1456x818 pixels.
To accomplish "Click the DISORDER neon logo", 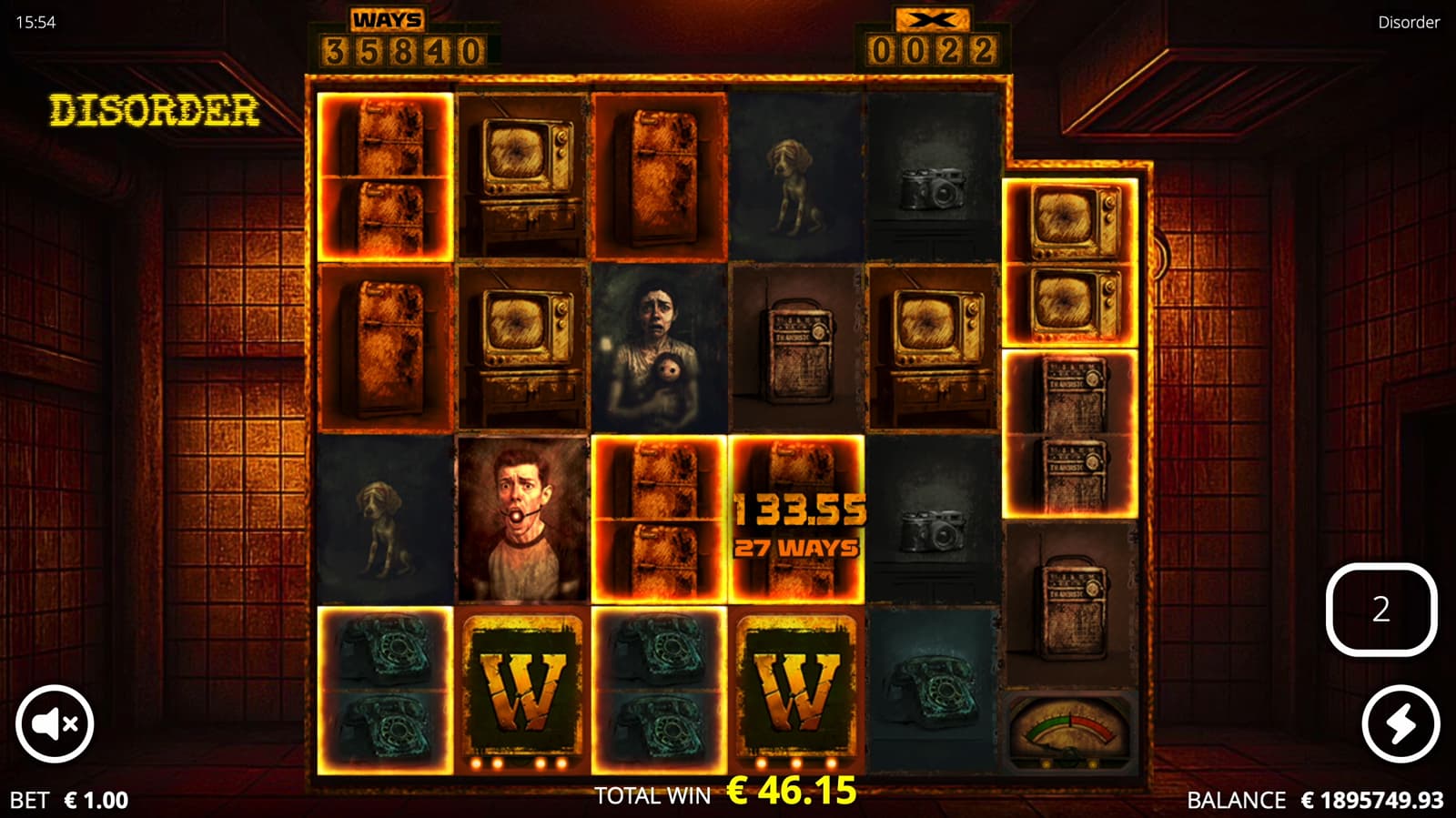I will click(153, 111).
